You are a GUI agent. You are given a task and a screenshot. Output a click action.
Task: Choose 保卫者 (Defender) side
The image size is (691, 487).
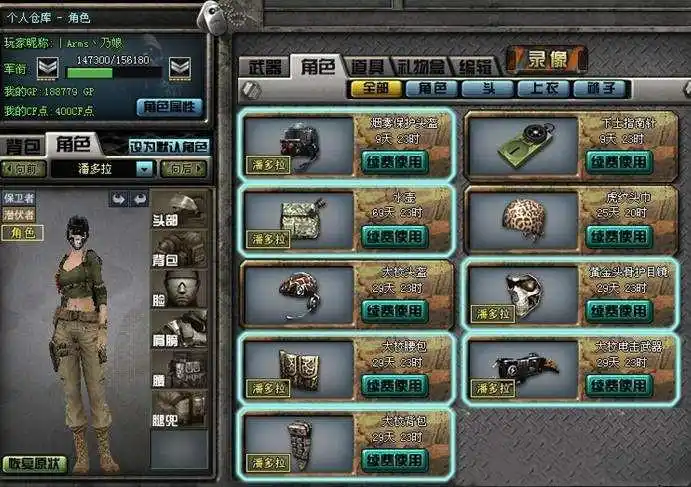[x=19, y=198]
